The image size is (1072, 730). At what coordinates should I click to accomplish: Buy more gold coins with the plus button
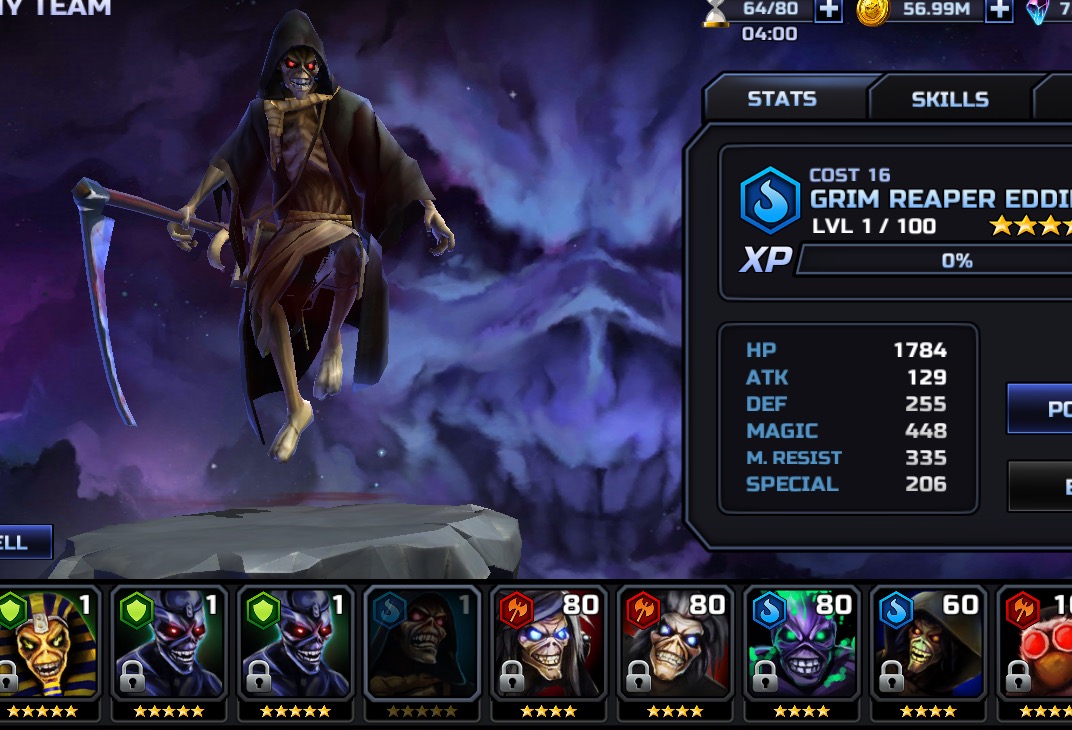point(998,10)
